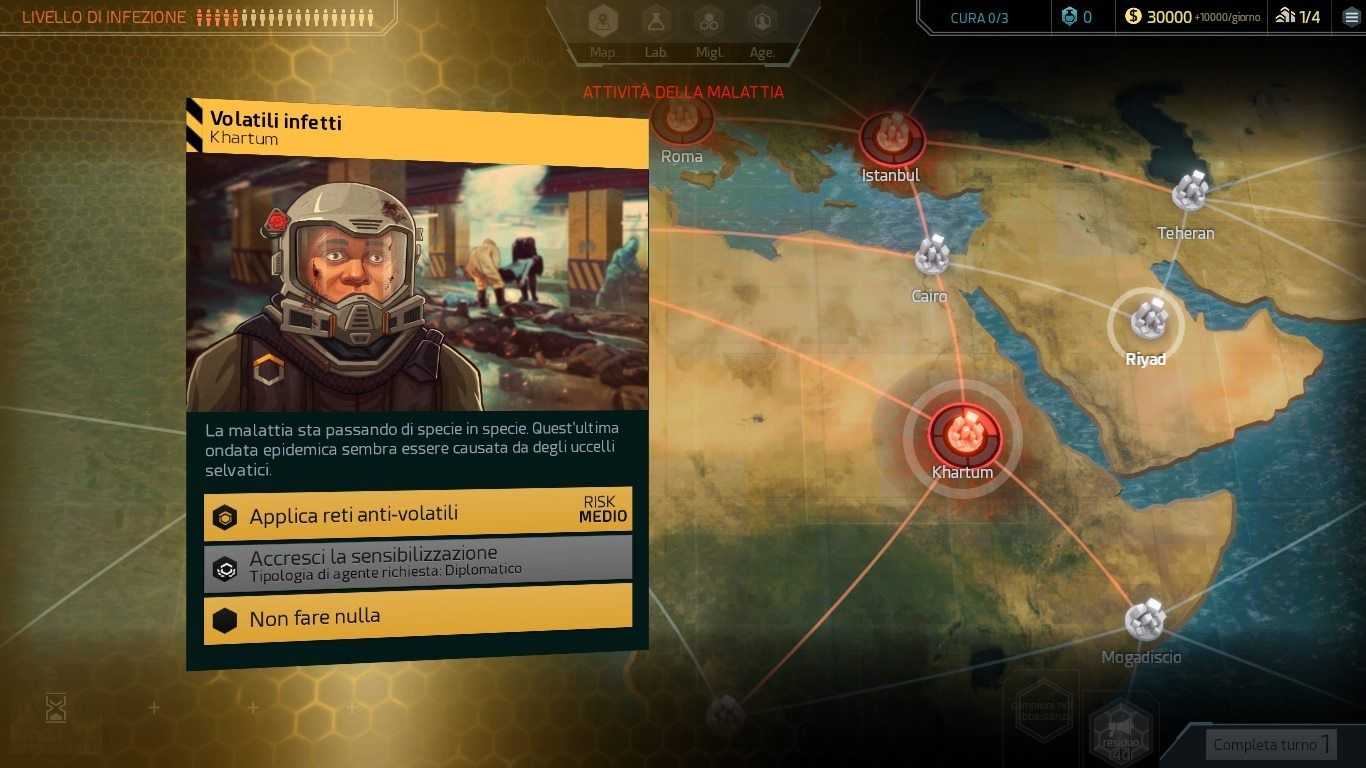The width and height of the screenshot is (1366, 768).
Task: Select "Accresci la sensibilizzazione" option
Action: 417,560
